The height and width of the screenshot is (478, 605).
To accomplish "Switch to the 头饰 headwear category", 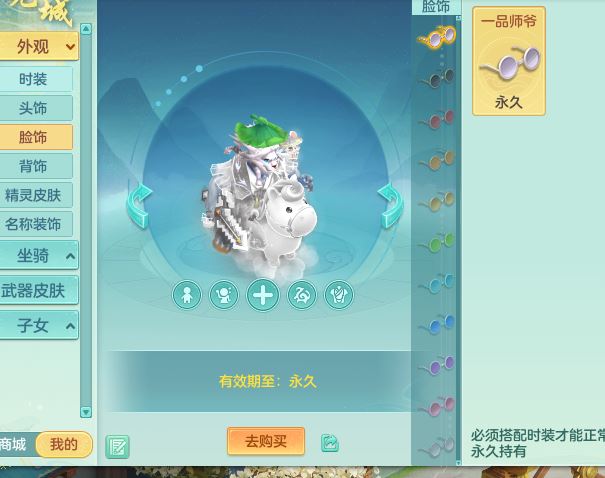I will (33, 108).
